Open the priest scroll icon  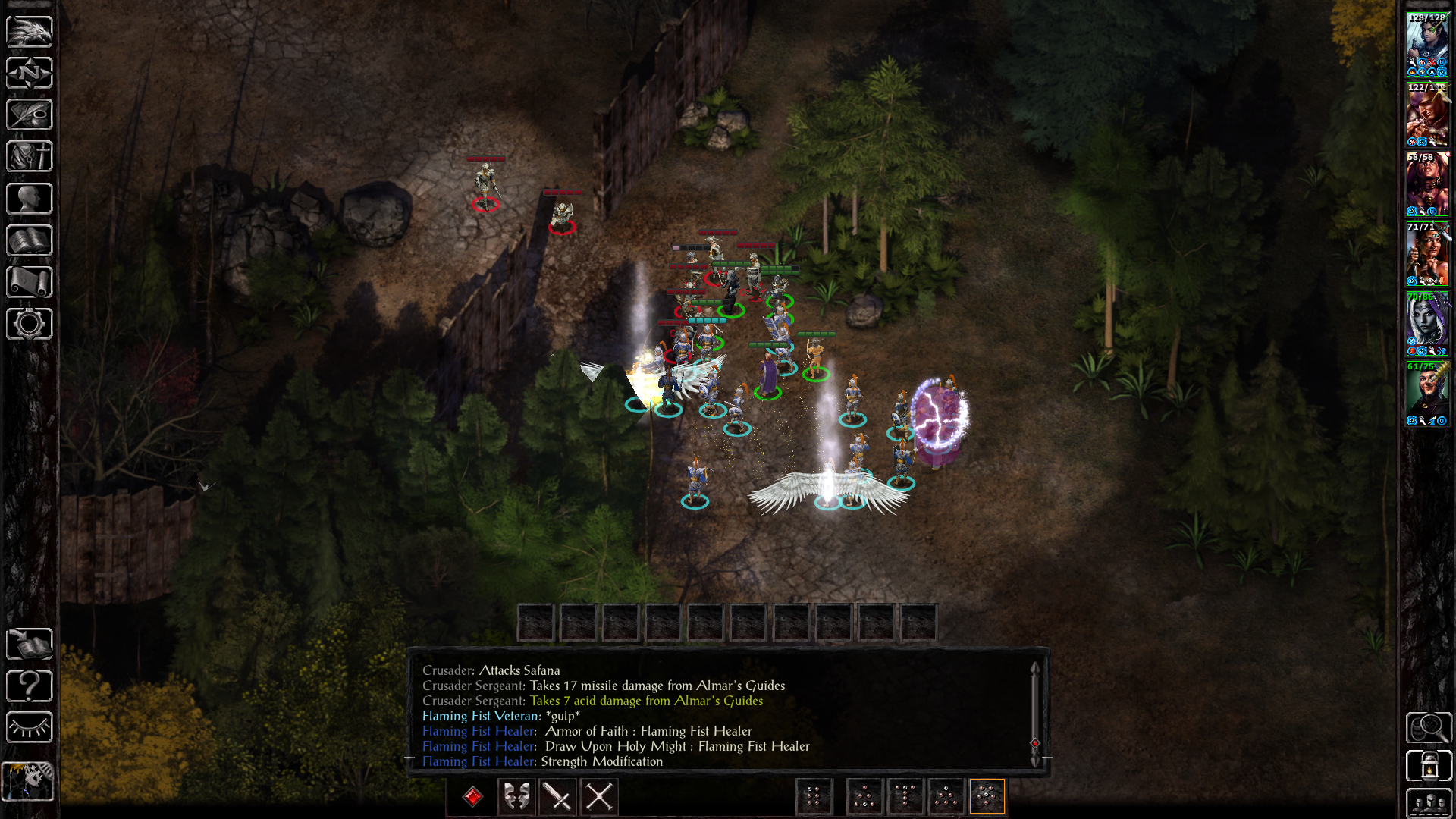coord(30,282)
